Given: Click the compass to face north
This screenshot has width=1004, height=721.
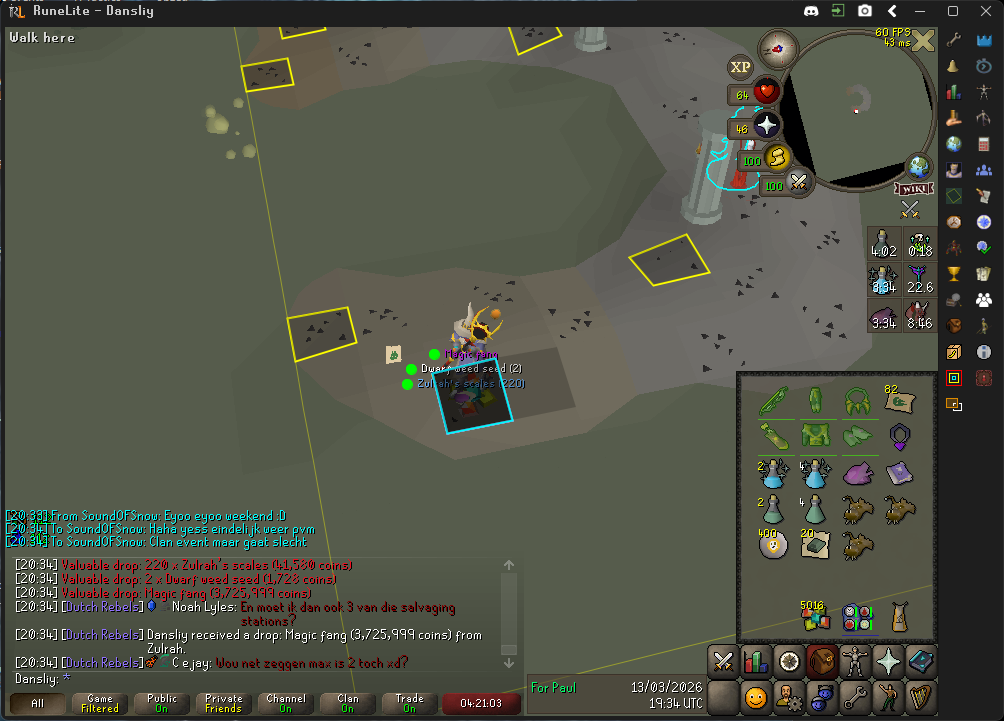Looking at the screenshot, I should click(774, 45).
